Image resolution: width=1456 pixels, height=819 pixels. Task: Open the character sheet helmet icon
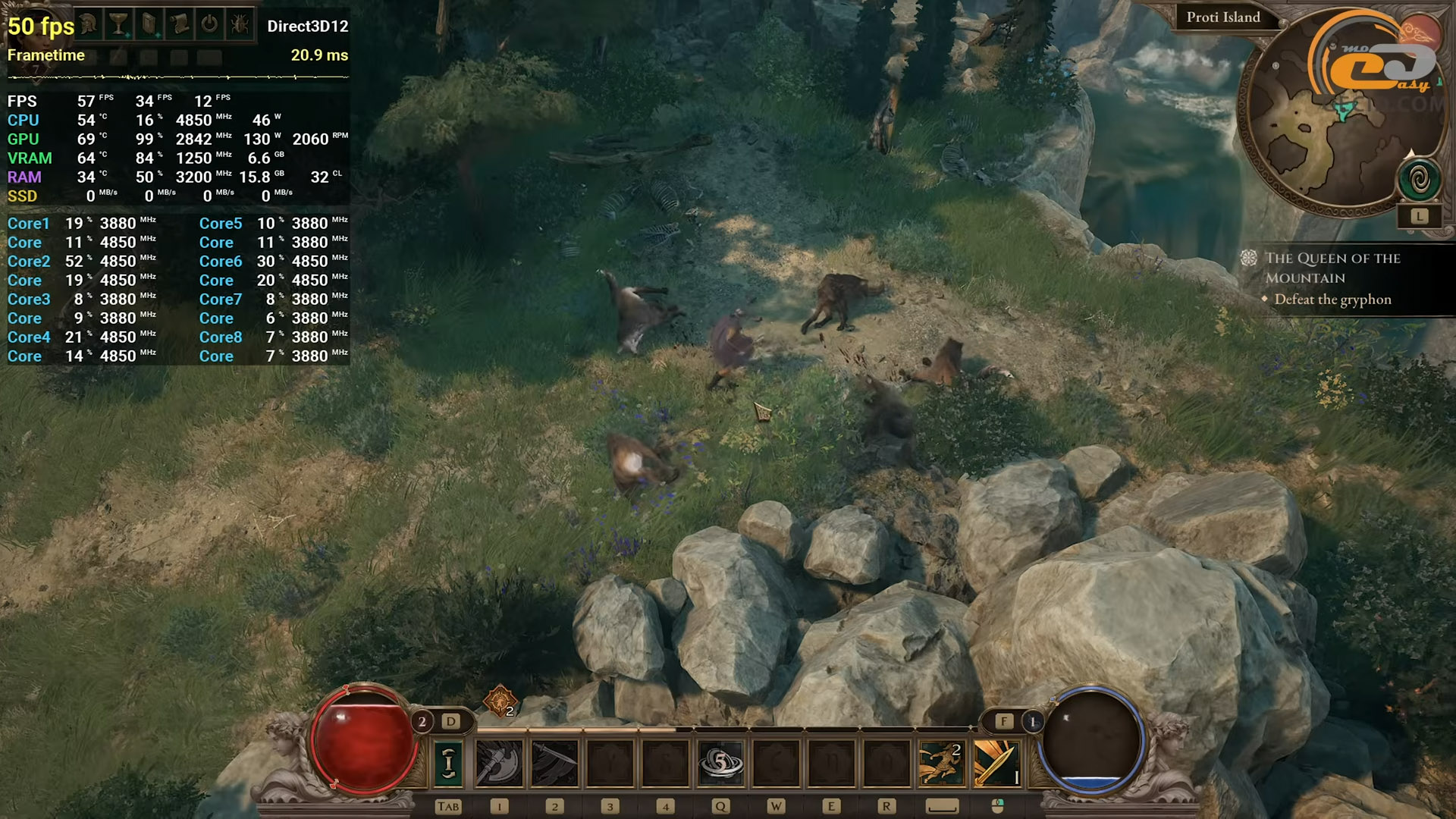click(x=89, y=24)
